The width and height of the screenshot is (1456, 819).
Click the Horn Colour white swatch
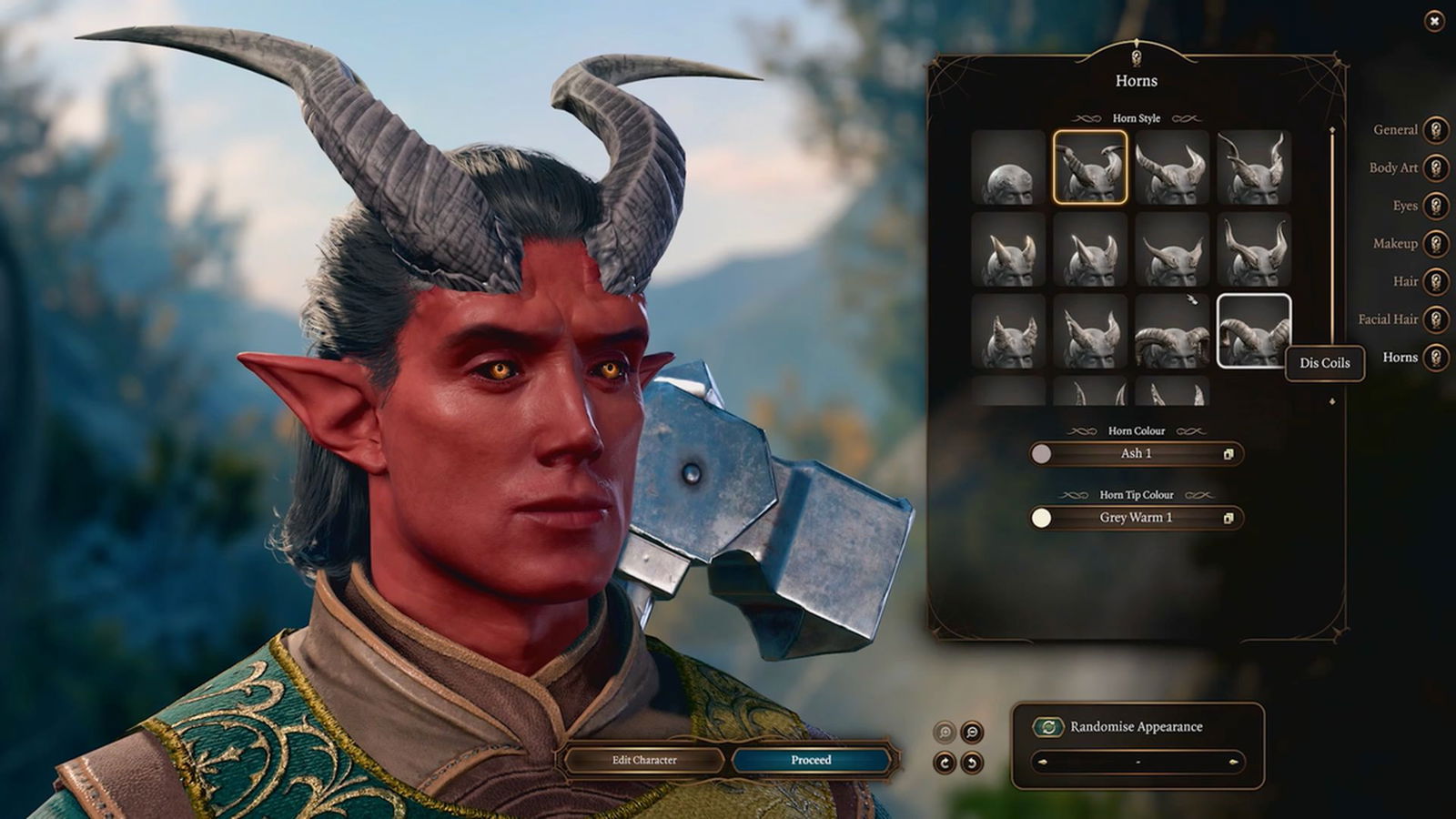point(1043,453)
